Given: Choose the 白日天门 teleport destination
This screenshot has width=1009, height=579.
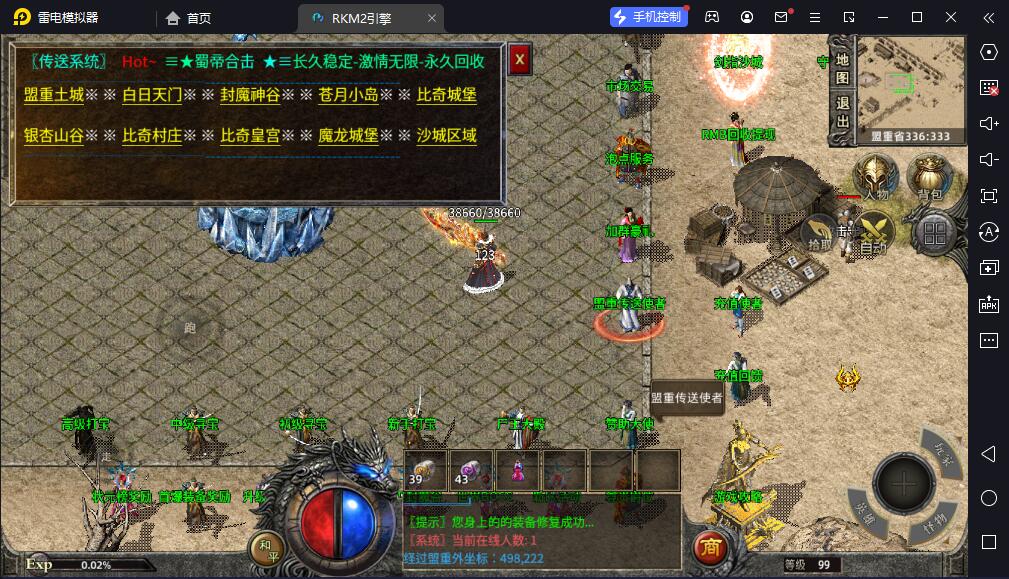Looking at the screenshot, I should 152,95.
